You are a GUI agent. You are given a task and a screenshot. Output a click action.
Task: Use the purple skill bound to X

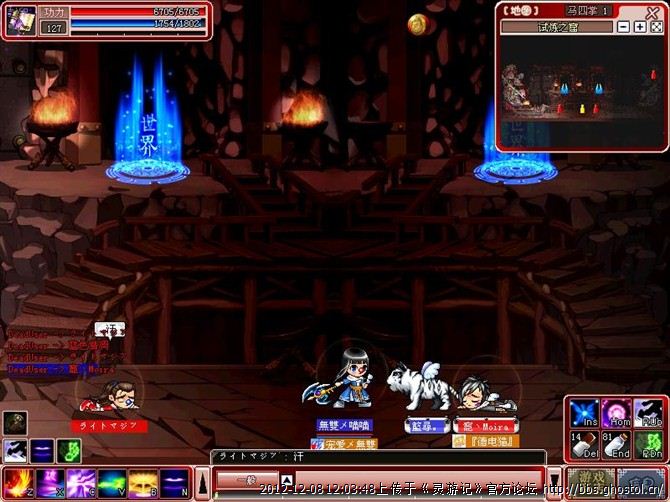tap(48, 482)
